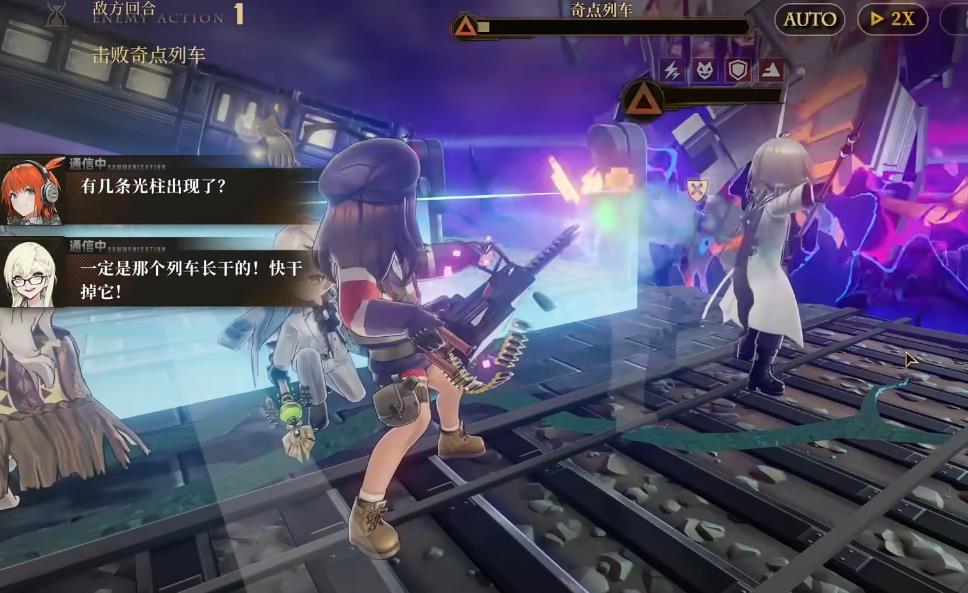Inspect the wolf face status icon
Image resolution: width=968 pixels, height=593 pixels.
click(x=704, y=69)
